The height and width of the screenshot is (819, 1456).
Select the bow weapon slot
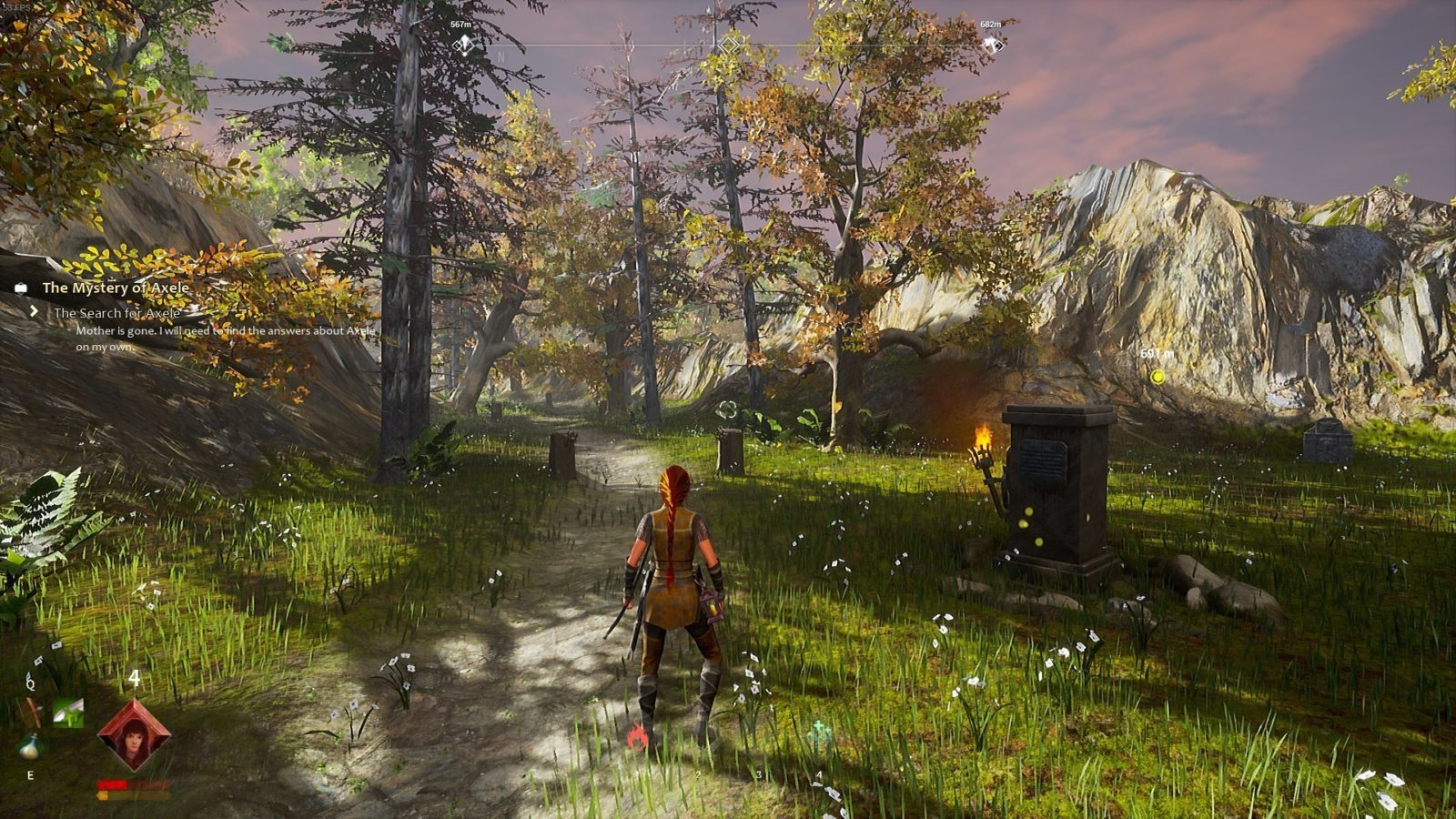pyautogui.click(x=34, y=711)
